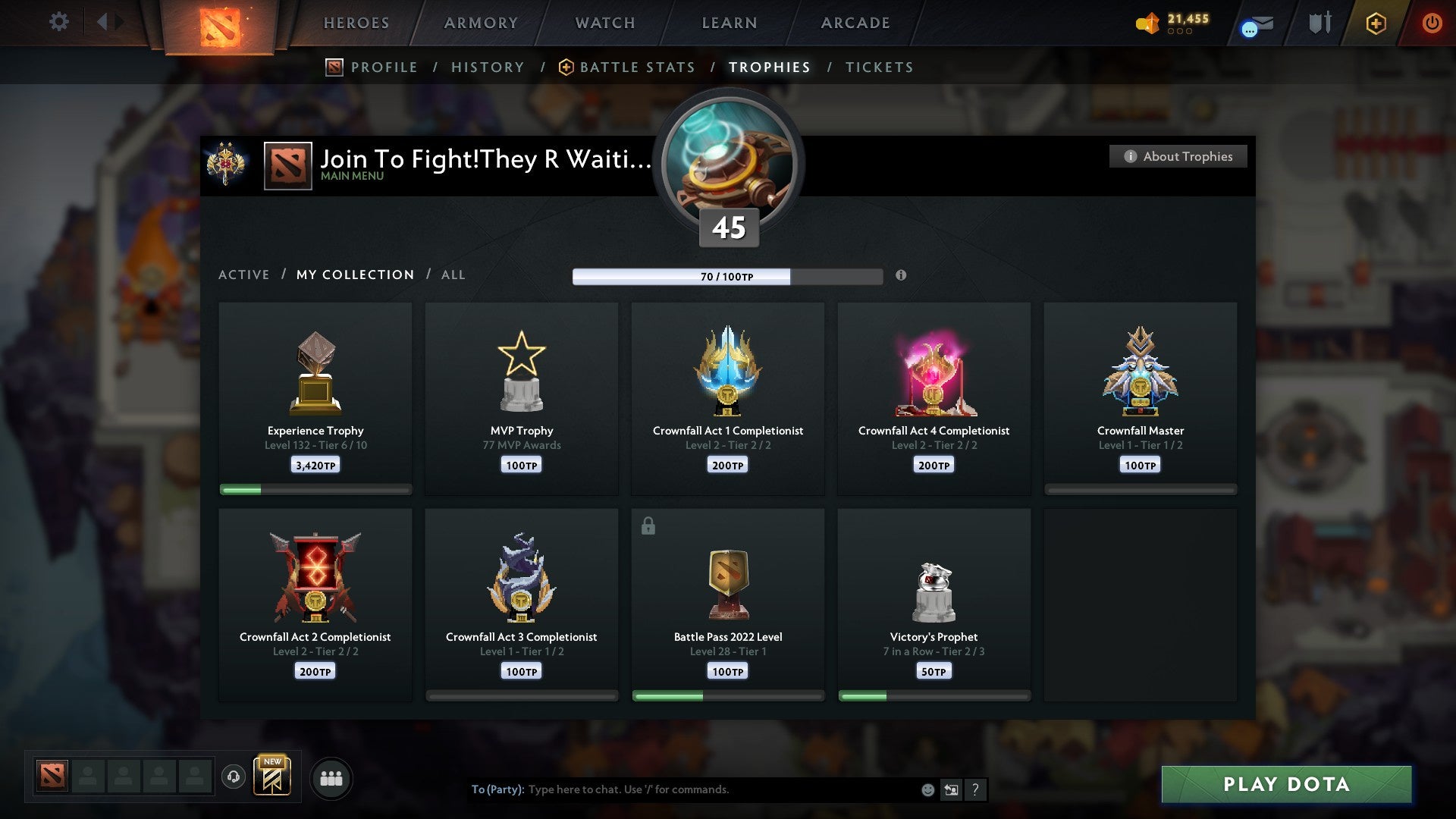This screenshot has height=819, width=1456.
Task: Open the smiley emoticon picker in chat
Action: [x=927, y=789]
